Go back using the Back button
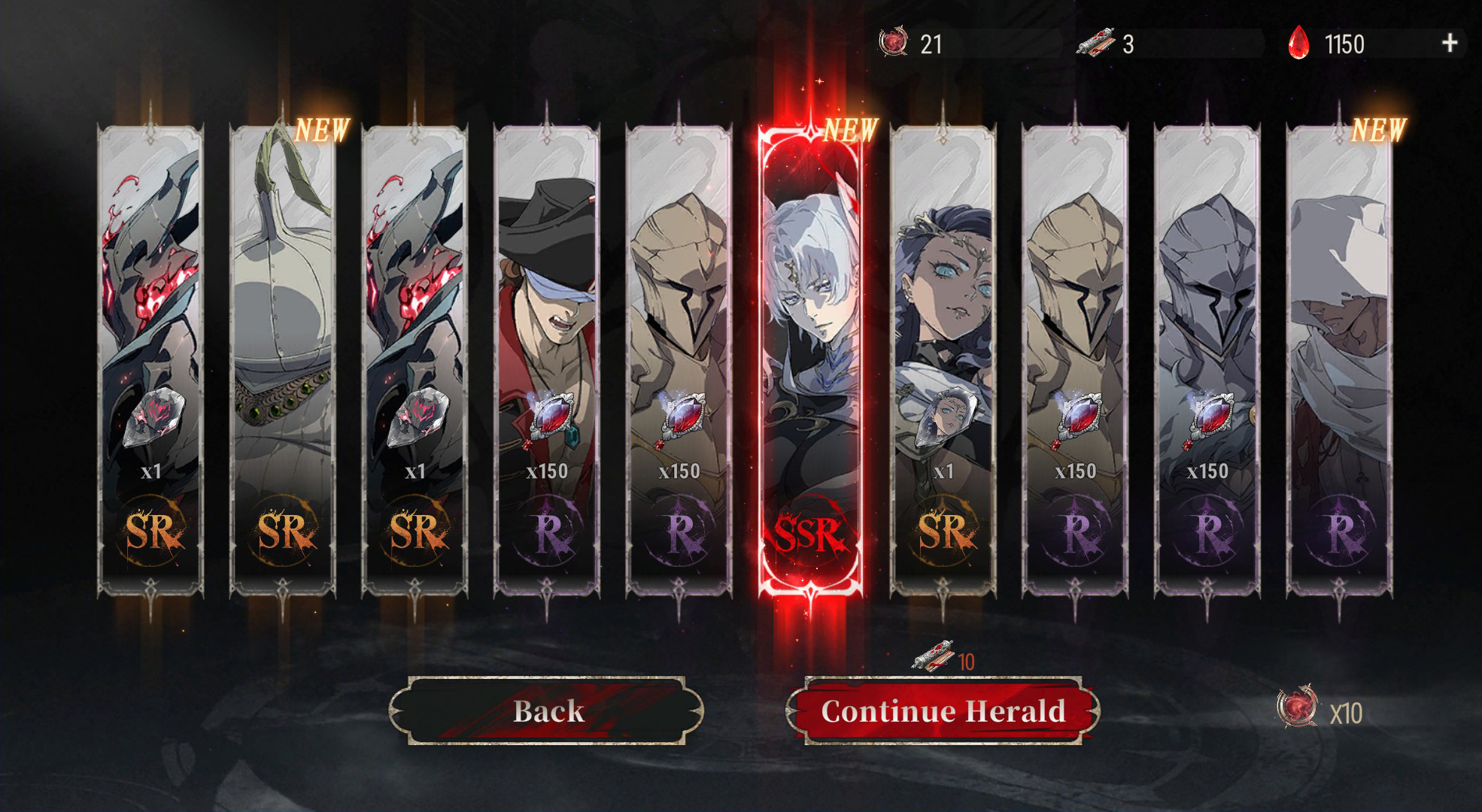Viewport: 1482px width, 812px height. [x=547, y=710]
